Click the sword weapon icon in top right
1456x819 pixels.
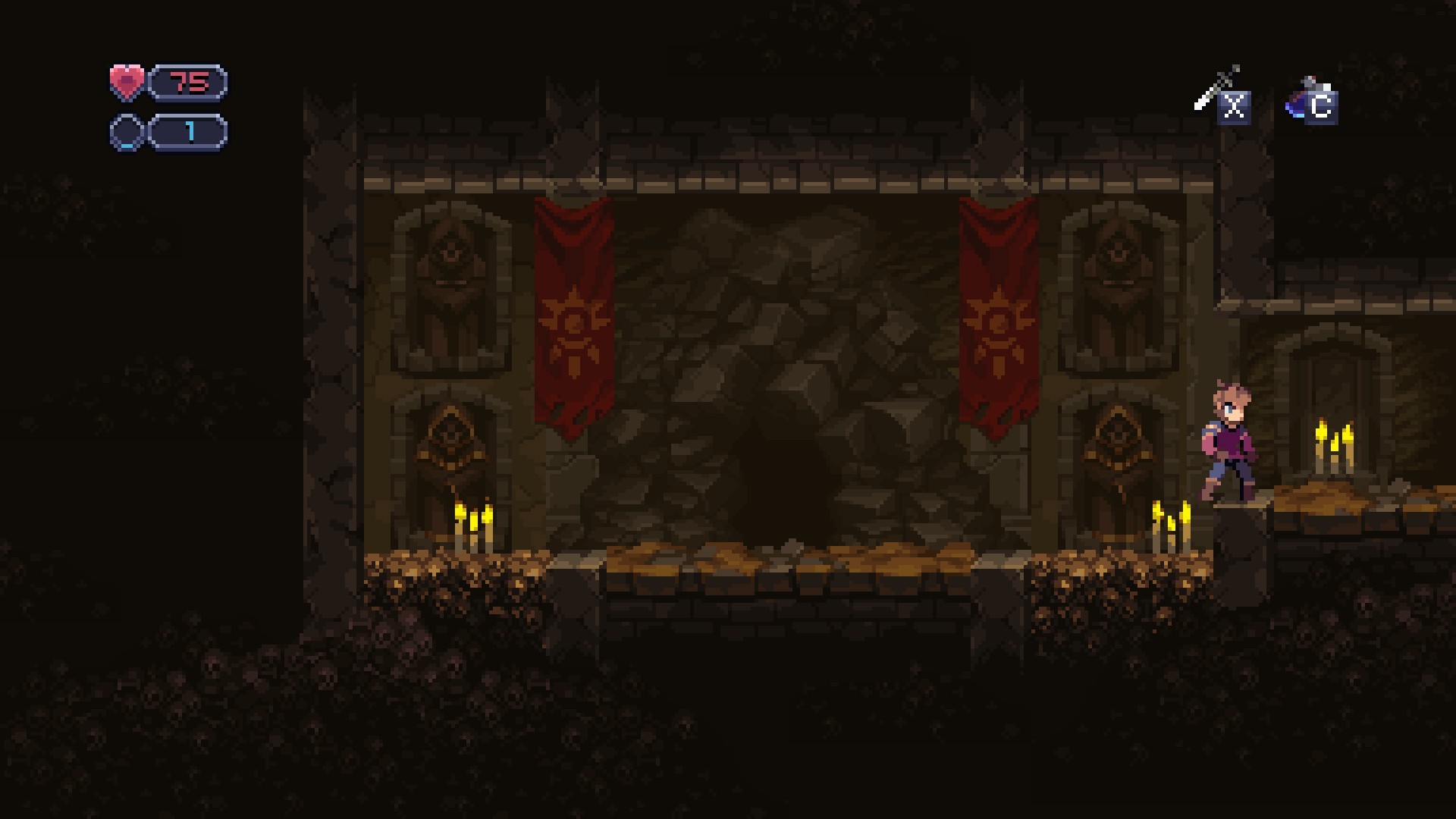1222,83
